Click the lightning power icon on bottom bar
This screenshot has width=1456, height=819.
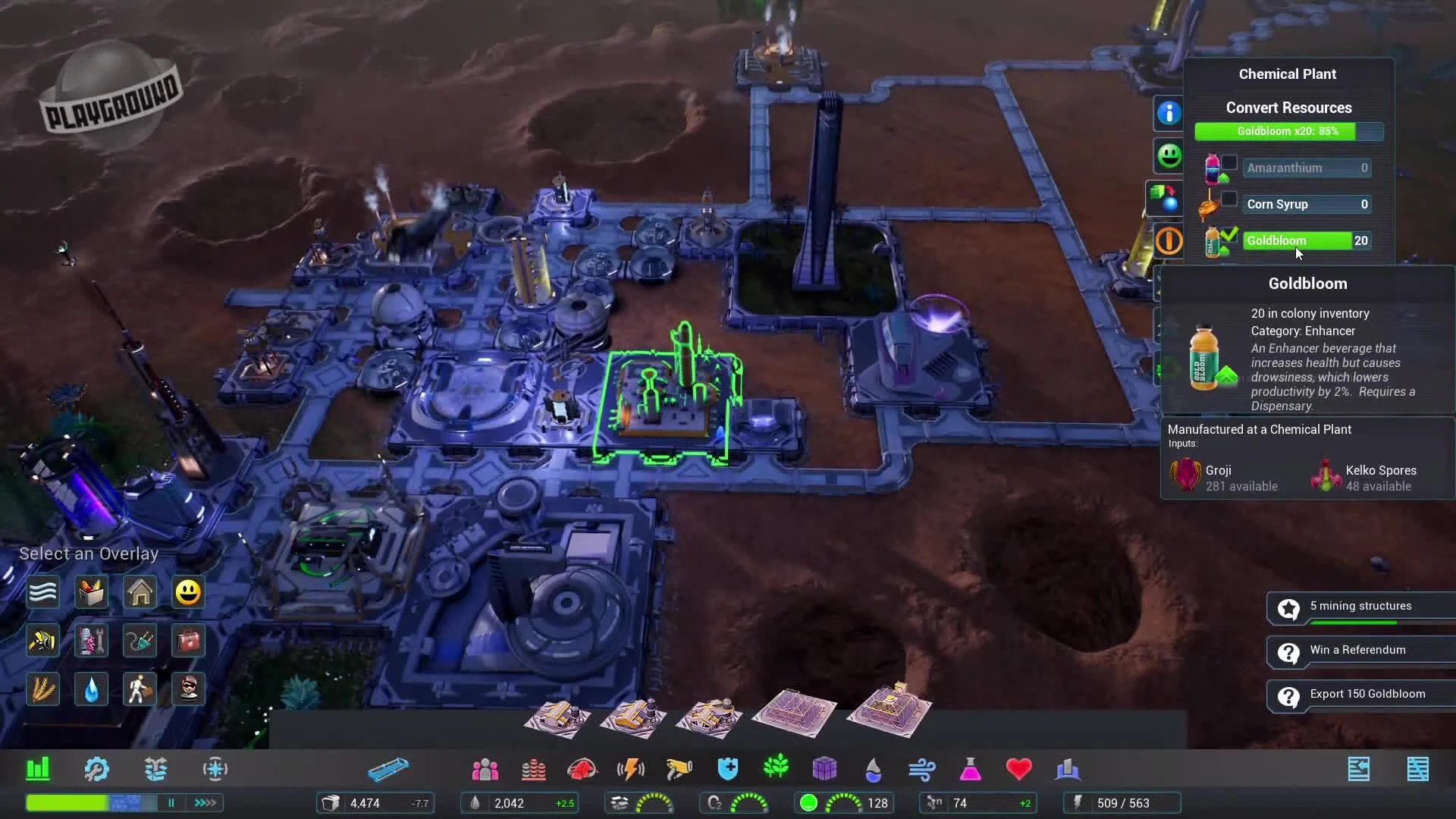point(630,769)
